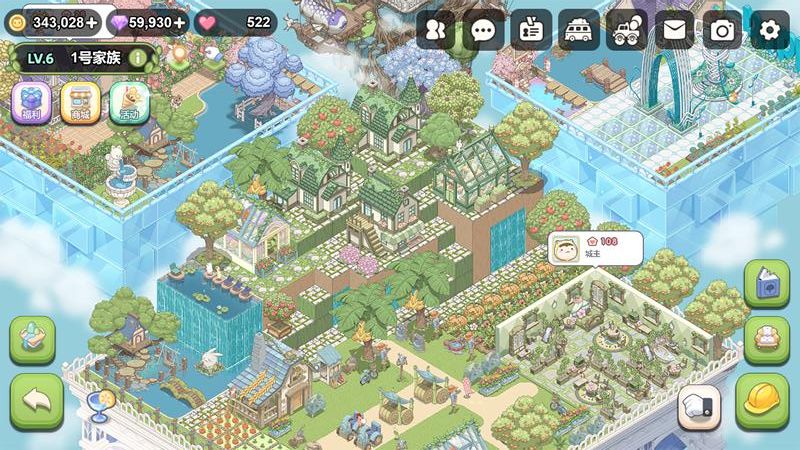Open the sofa furniture button
Viewport: 800px width, 450px height.
click(767, 341)
